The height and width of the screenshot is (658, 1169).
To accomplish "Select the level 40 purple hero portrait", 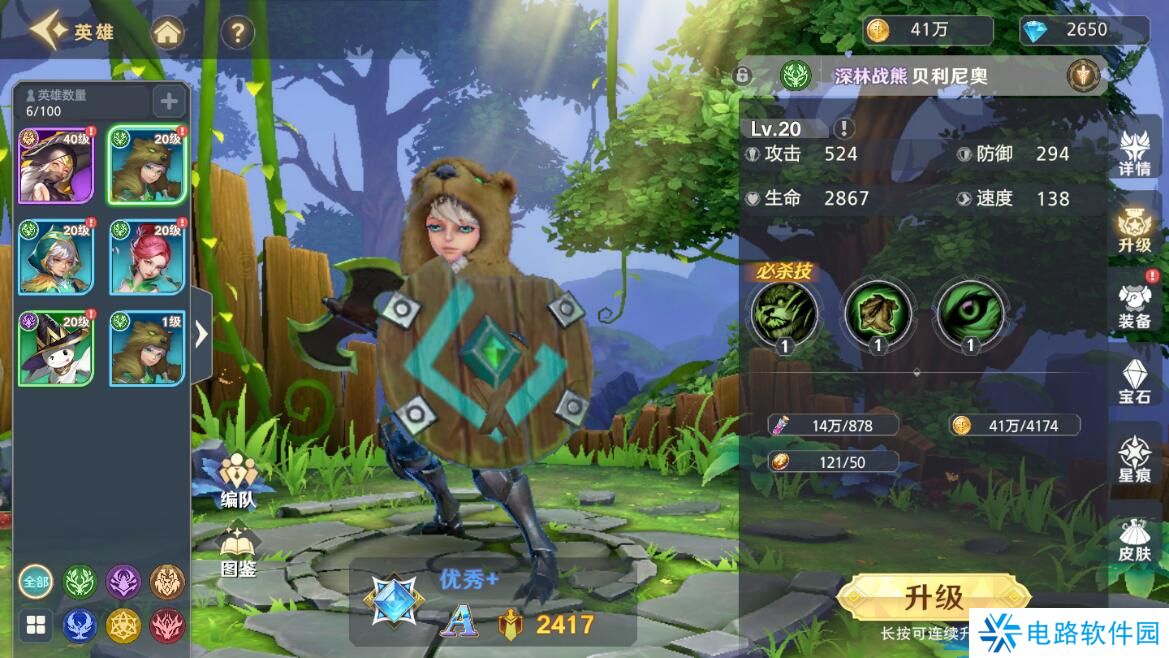I will click(x=56, y=166).
